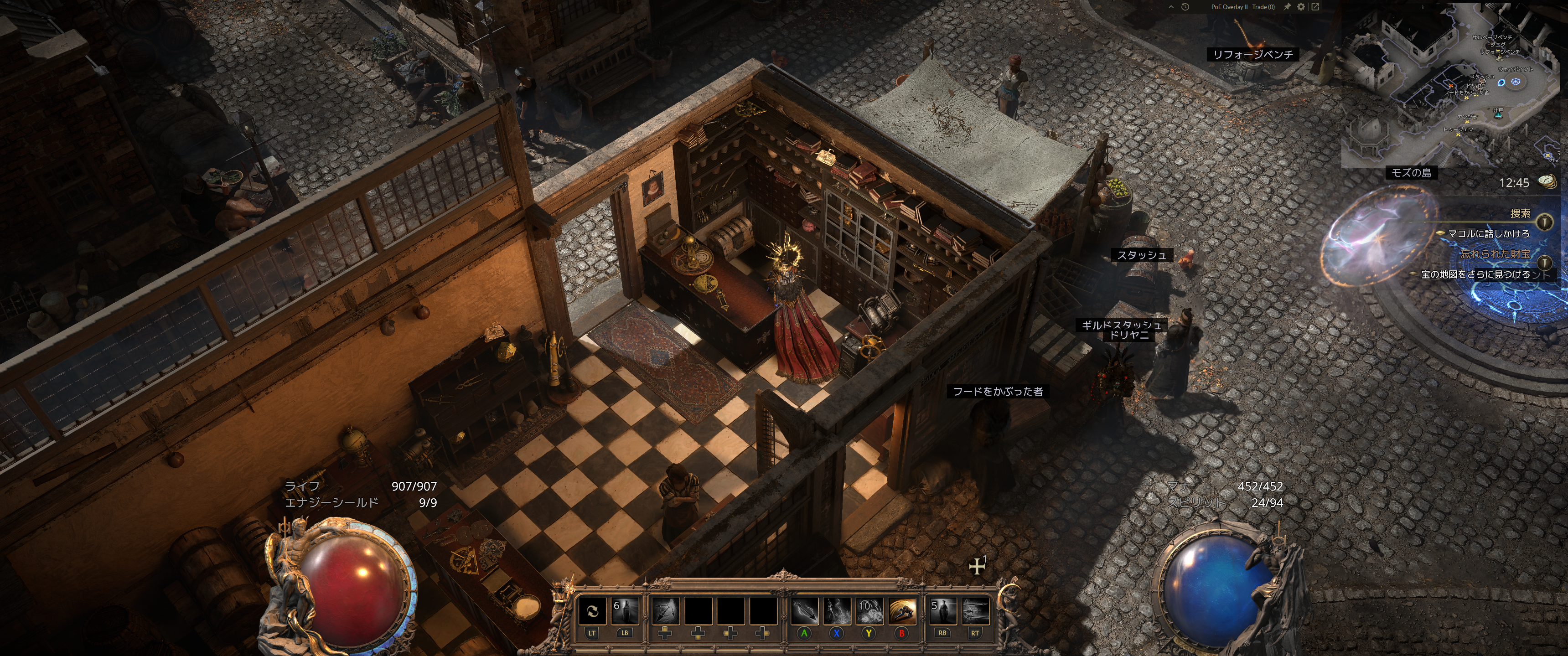Screen dimensions: 1568x656
Task: Click the ギルドスタッシュ label
Action: pyautogui.click(x=1121, y=325)
